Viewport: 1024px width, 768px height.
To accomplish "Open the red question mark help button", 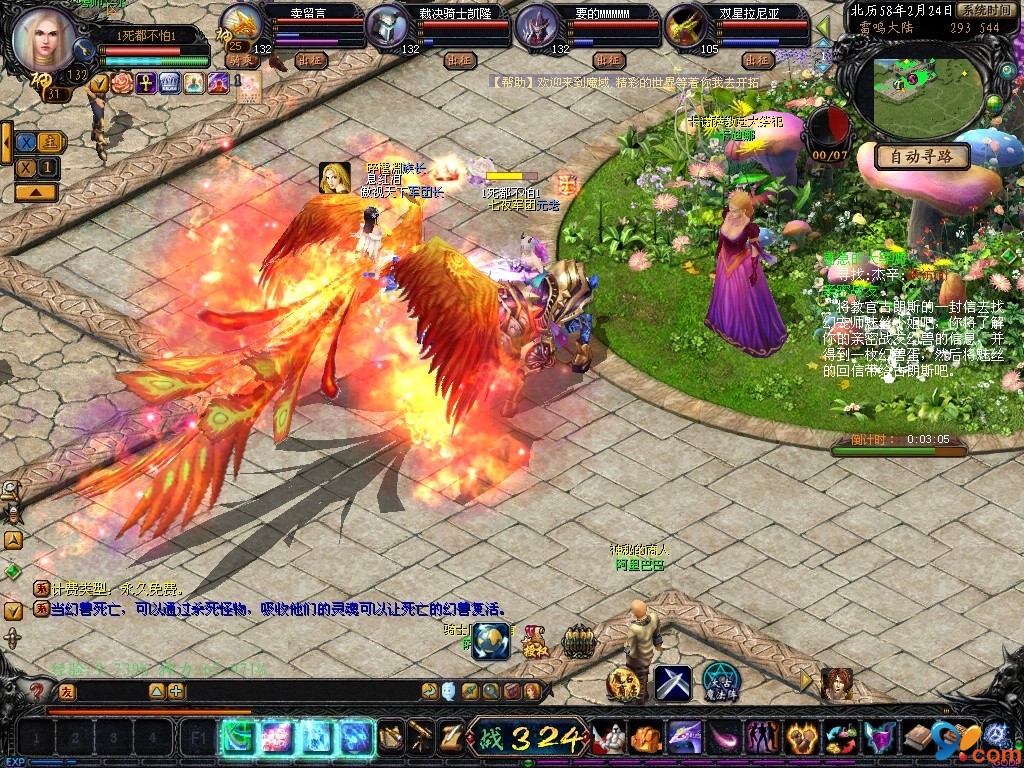I will pos(37,691).
